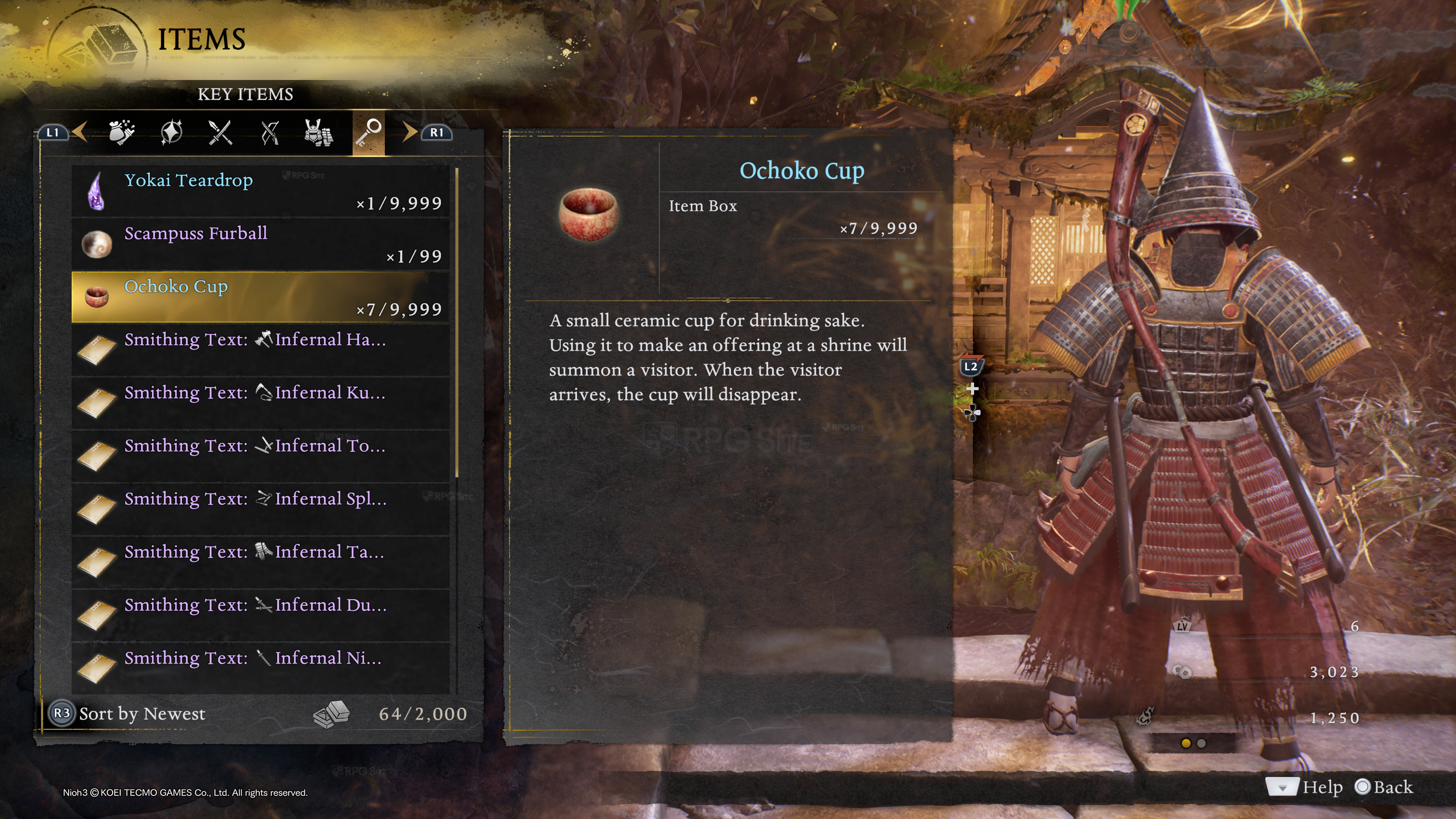Click the Back button
Viewport: 1456px width, 819px height.
pos(1384,787)
